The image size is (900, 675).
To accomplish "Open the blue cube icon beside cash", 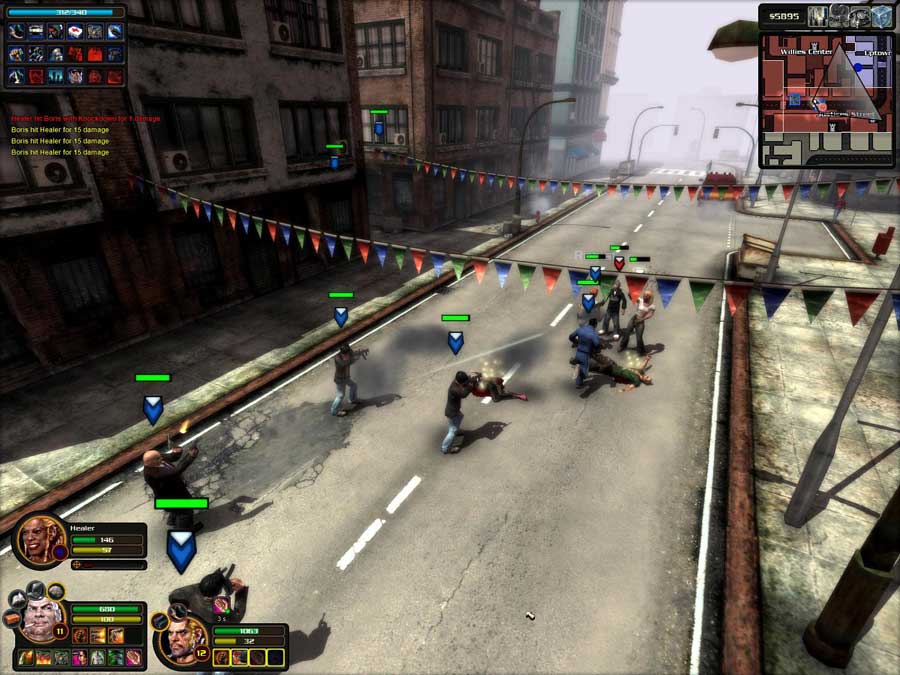I will coord(881,16).
